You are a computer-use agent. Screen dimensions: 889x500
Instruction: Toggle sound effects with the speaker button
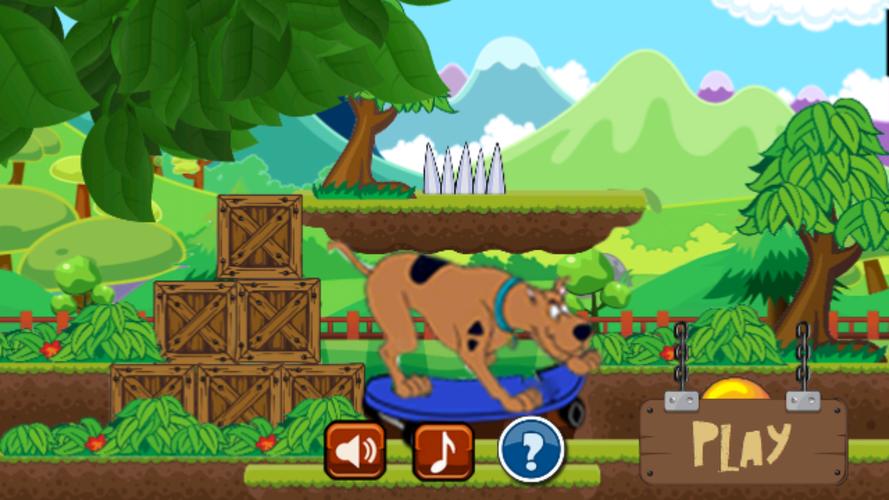point(354,451)
